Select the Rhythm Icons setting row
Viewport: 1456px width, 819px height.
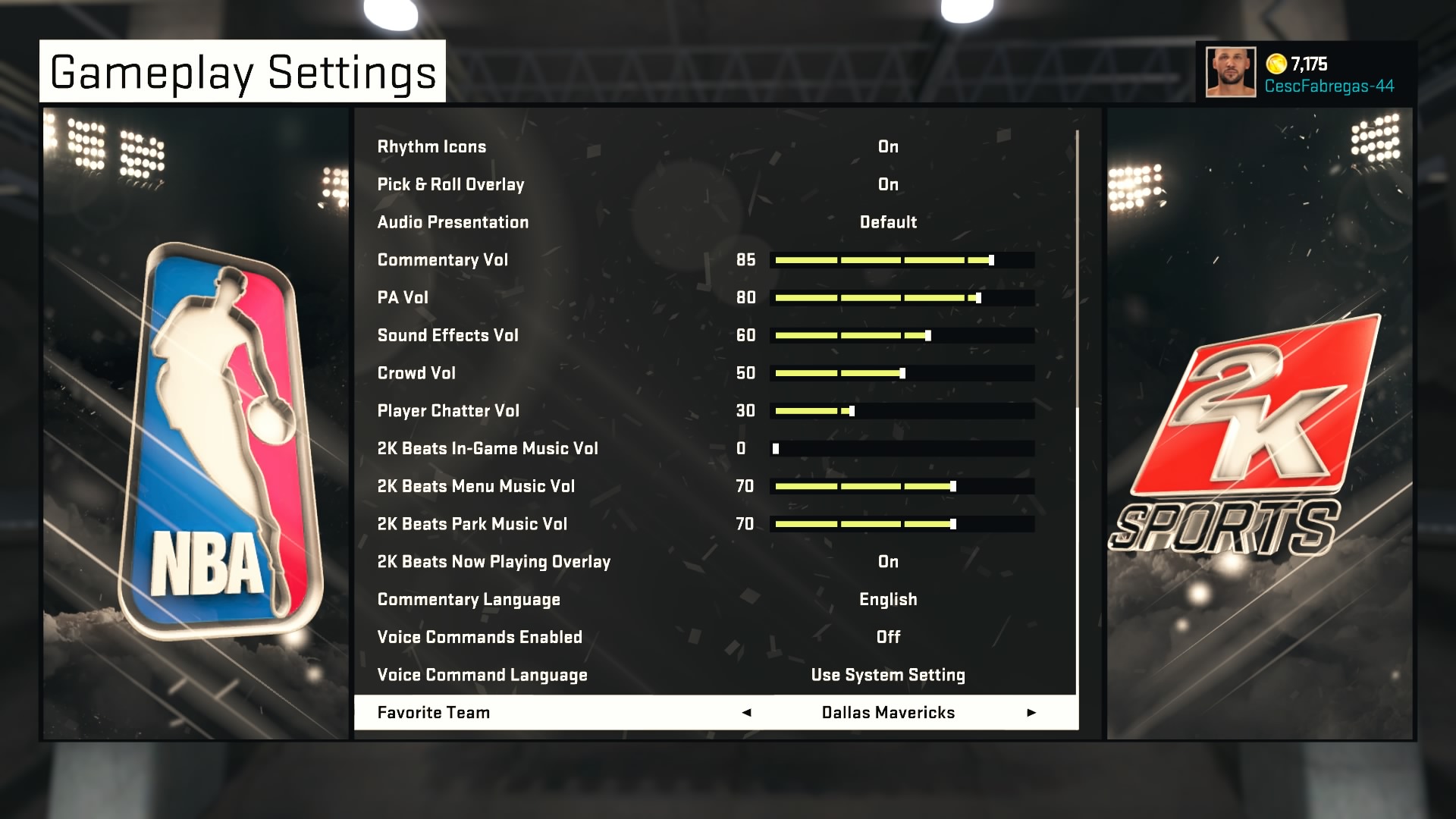[432, 147]
